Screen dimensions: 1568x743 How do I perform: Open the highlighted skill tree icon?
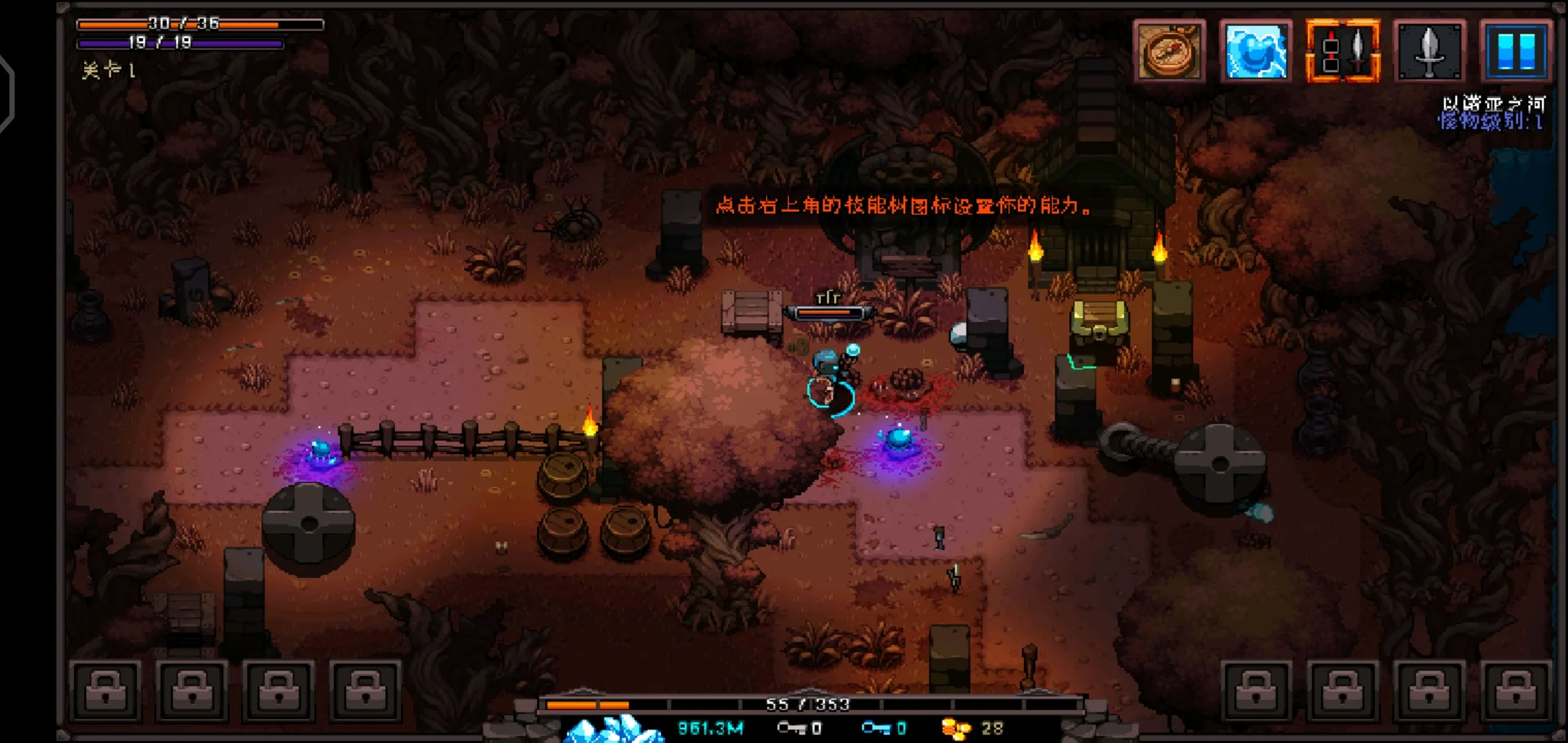(1342, 51)
